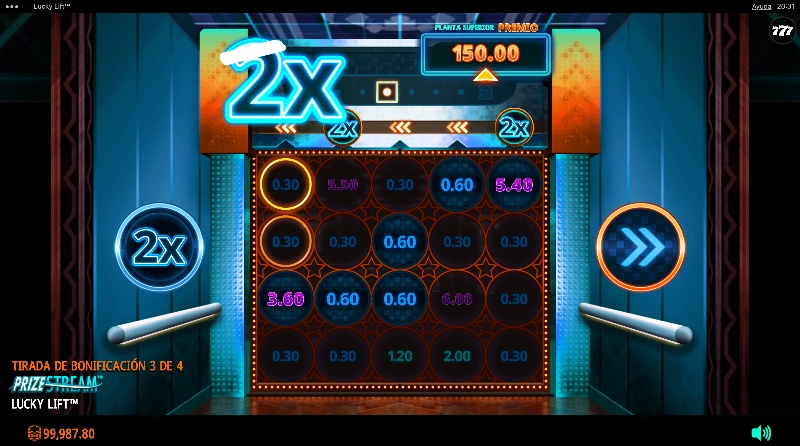800x446 pixels.
Task: Click the round 2x multiplier badge on left
Action: pyautogui.click(x=159, y=247)
